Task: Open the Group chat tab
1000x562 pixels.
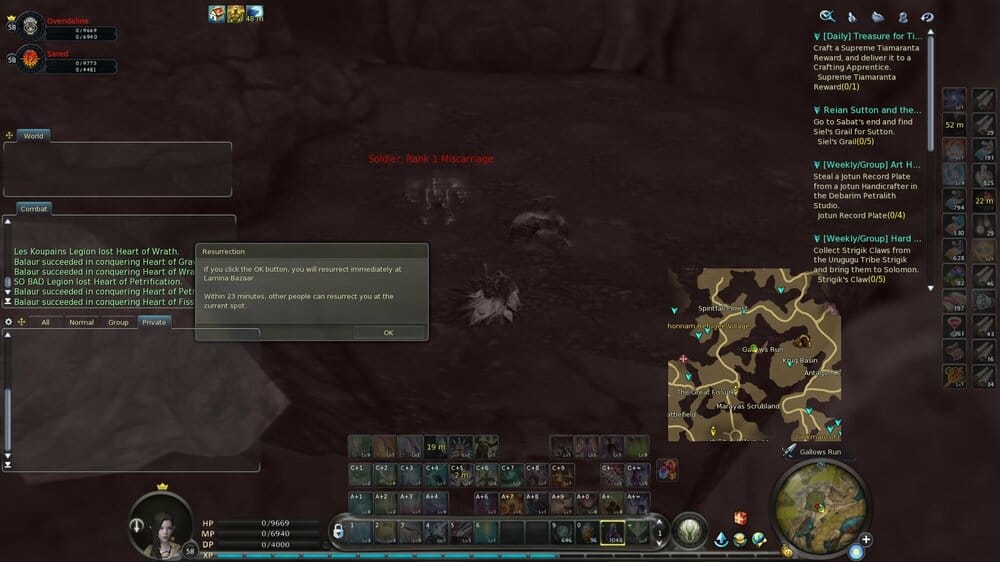Action: click(x=118, y=322)
